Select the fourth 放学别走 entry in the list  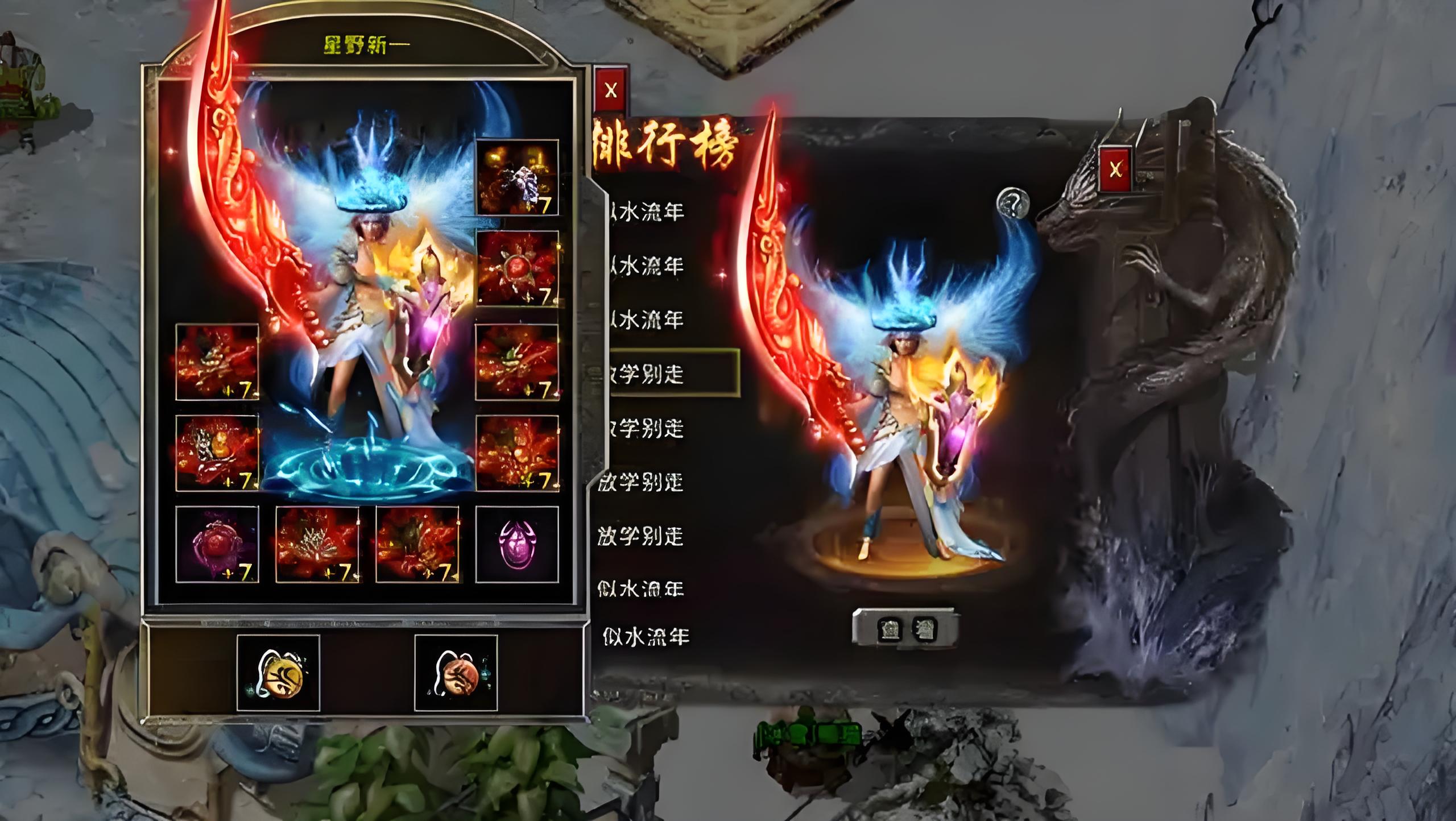(x=640, y=537)
